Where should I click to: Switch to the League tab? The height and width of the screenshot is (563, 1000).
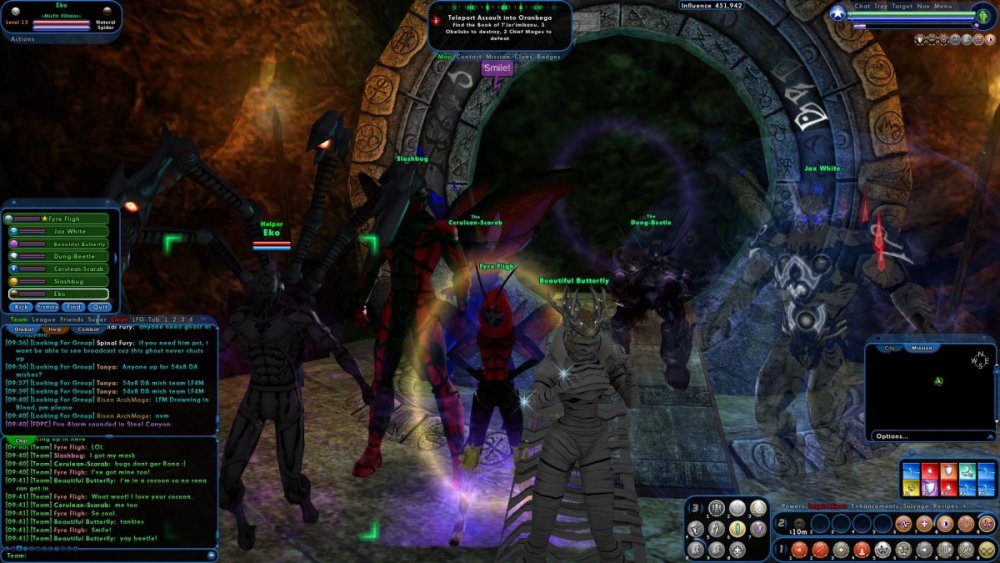(45, 319)
